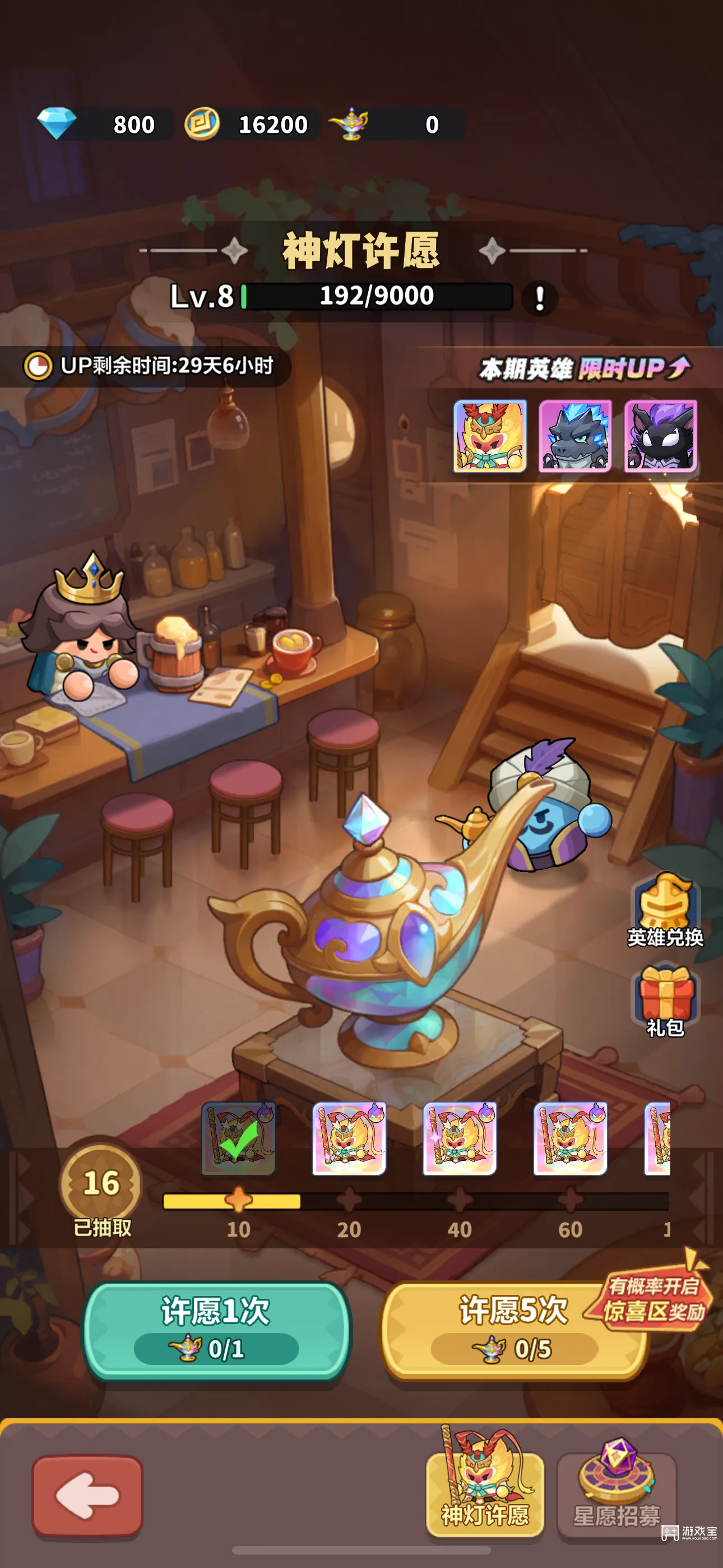Select the 60-draw milestone reward

point(570,1138)
